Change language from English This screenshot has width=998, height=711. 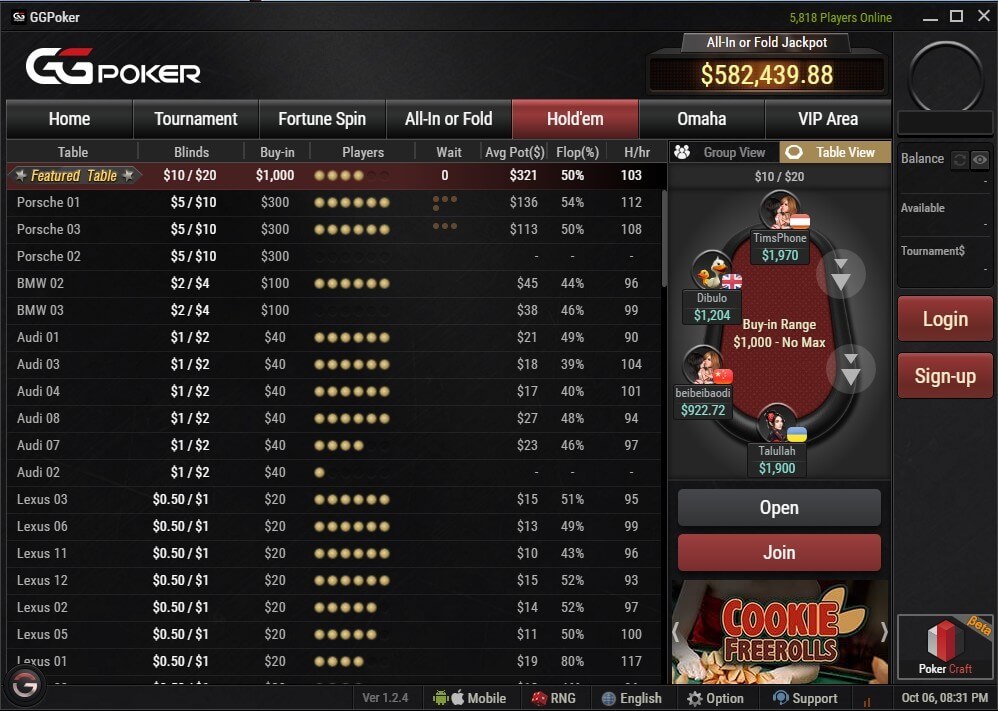coord(631,698)
